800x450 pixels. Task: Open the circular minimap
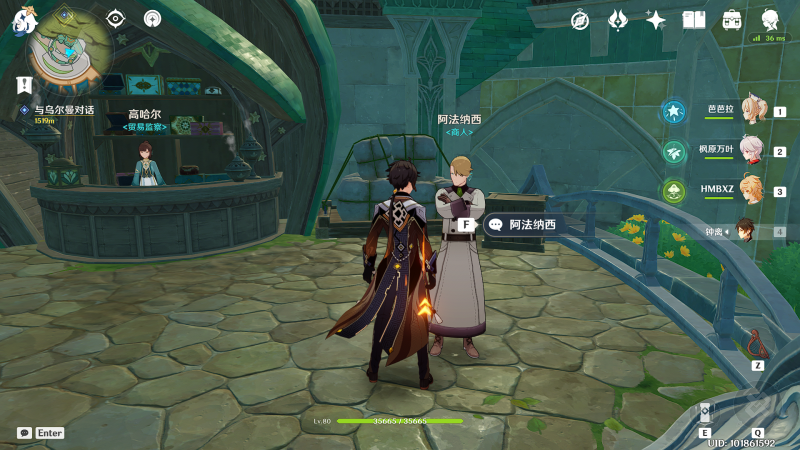pyautogui.click(x=69, y=43)
